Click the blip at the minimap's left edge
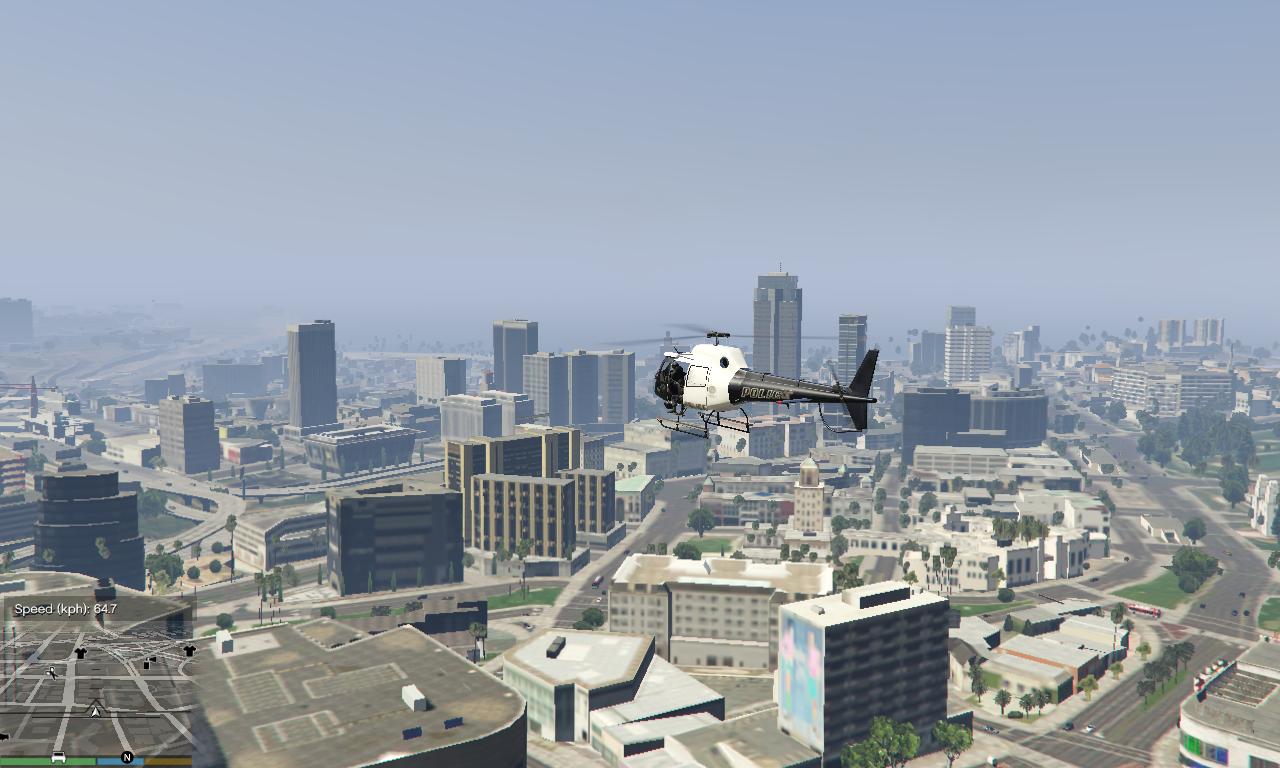Image resolution: width=1280 pixels, height=768 pixels. 3,737
